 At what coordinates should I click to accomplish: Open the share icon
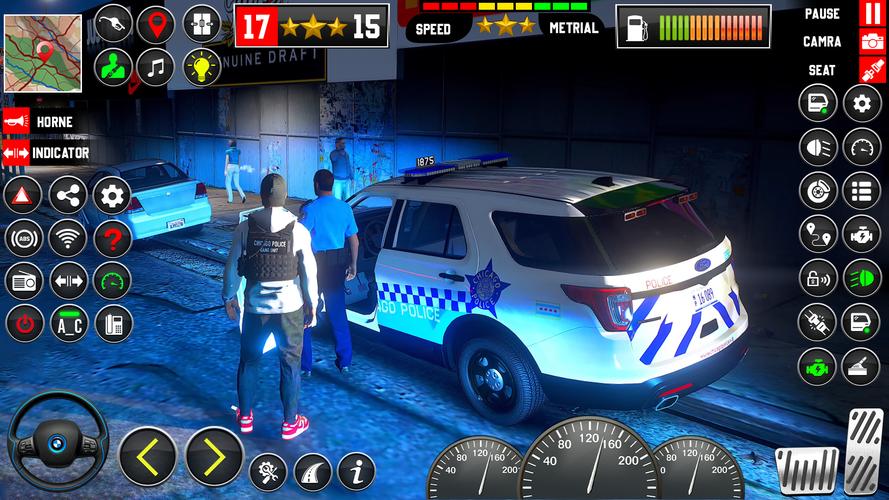click(68, 195)
